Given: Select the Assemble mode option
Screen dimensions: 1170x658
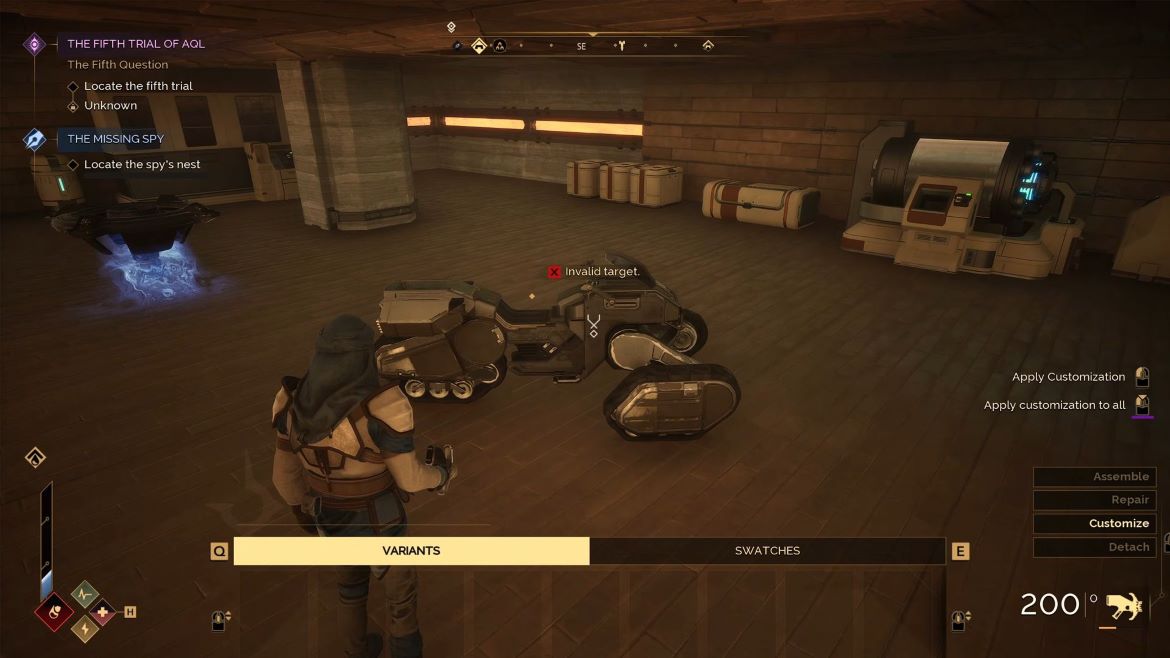Looking at the screenshot, I should click(1094, 477).
